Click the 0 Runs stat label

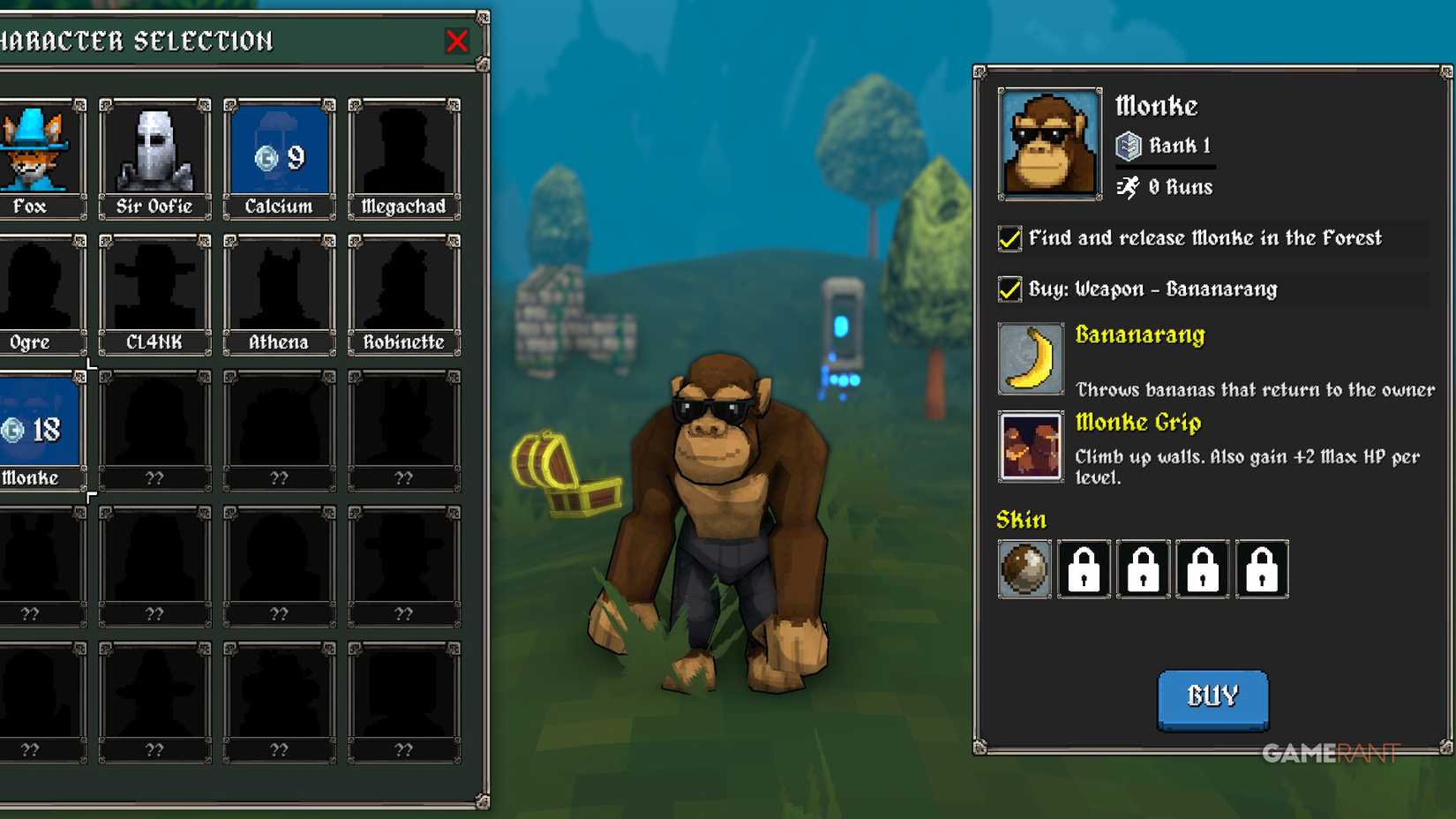1165,186
